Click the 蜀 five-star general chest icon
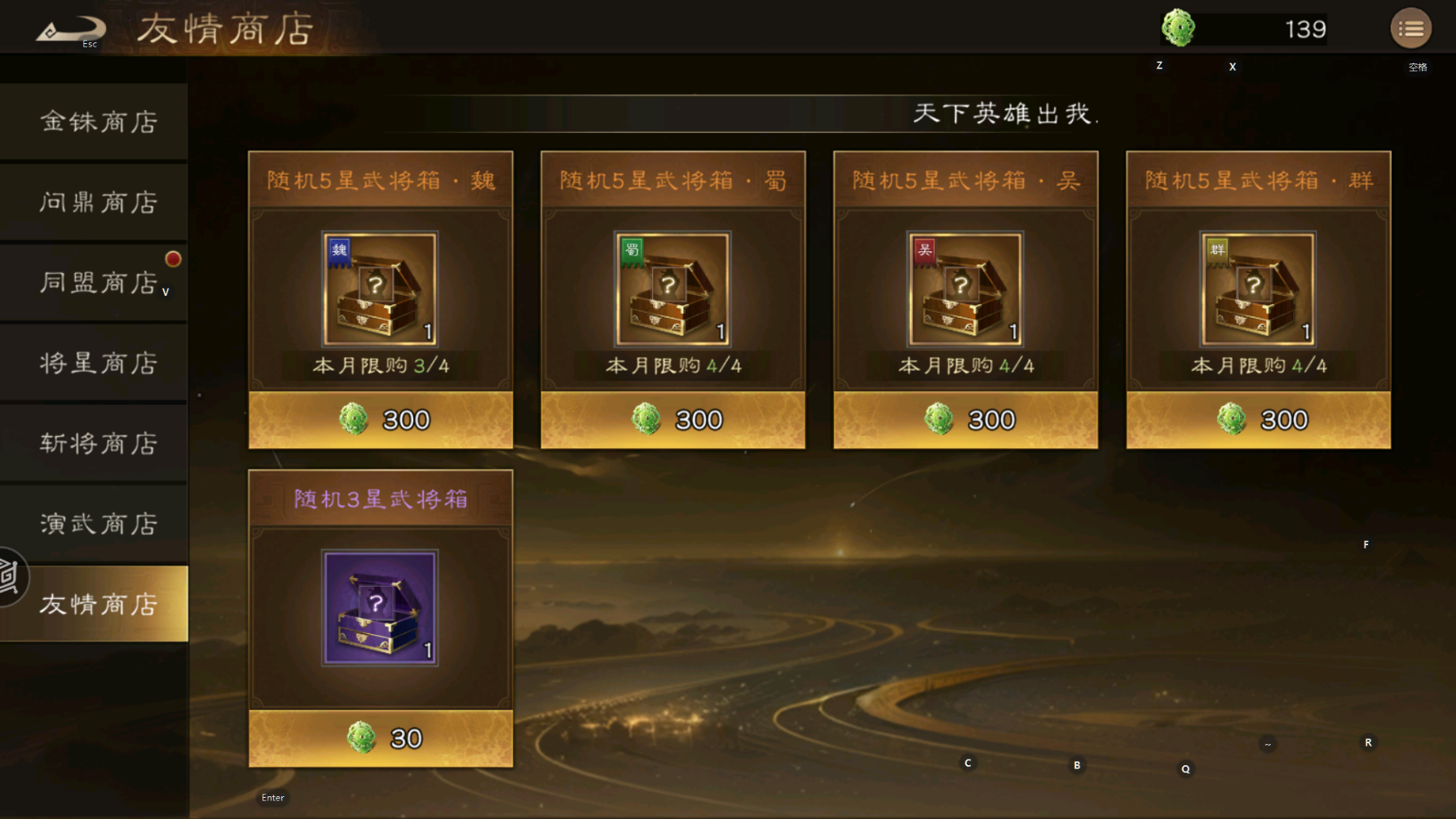Screen dimensions: 1456x819 coord(673,288)
